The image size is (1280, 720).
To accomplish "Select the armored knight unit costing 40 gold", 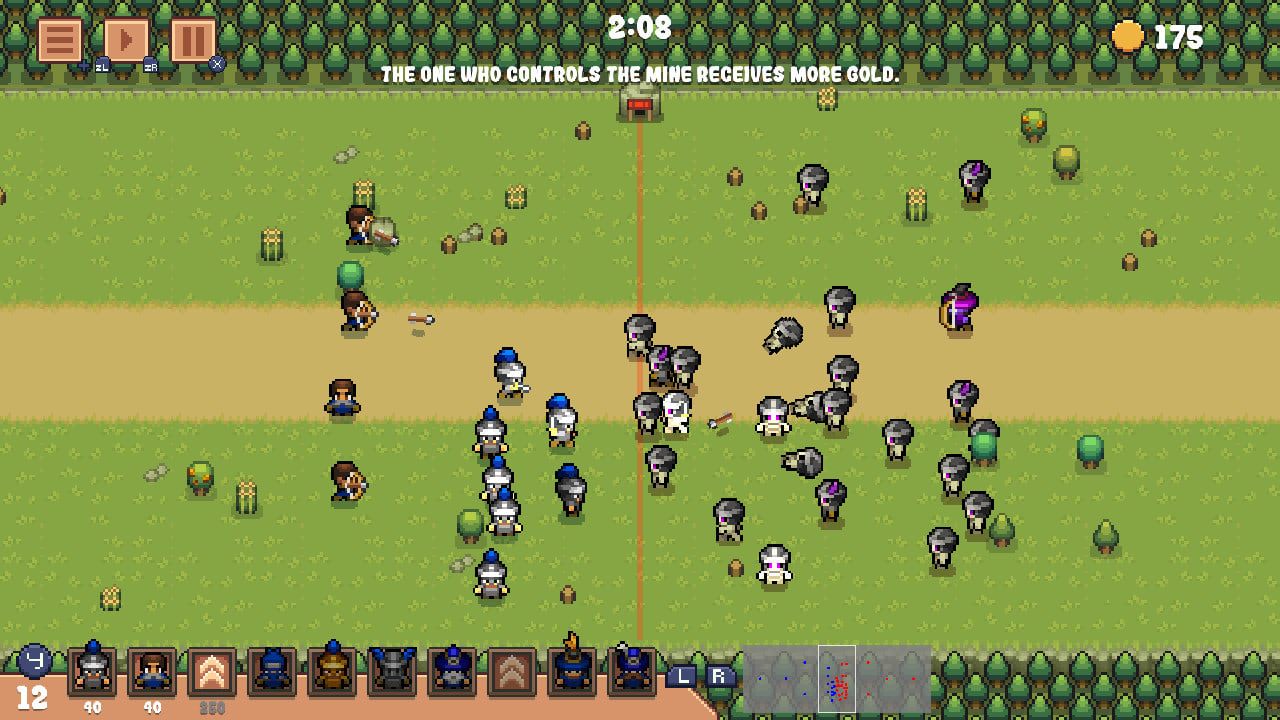I will (x=90, y=675).
